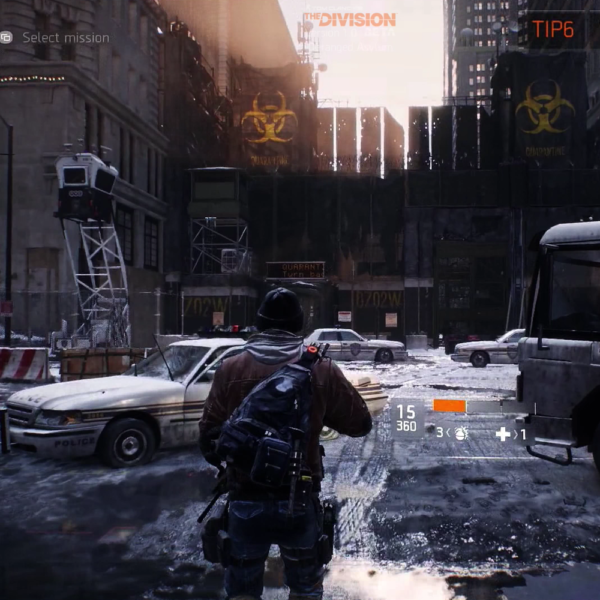Click the Select mission prompt label

[x=66, y=38]
